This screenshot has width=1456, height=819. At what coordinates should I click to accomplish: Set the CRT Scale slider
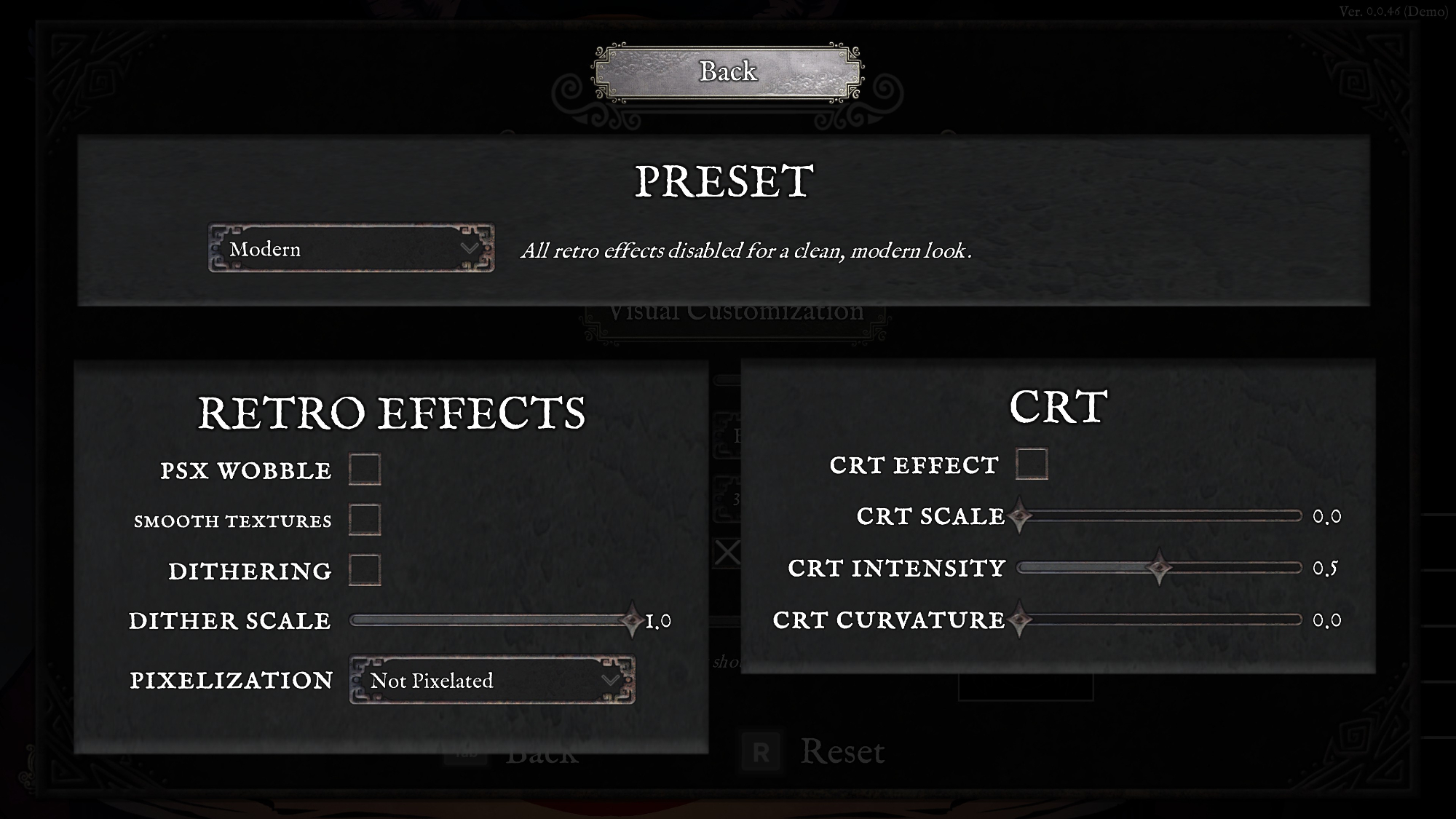point(1020,516)
